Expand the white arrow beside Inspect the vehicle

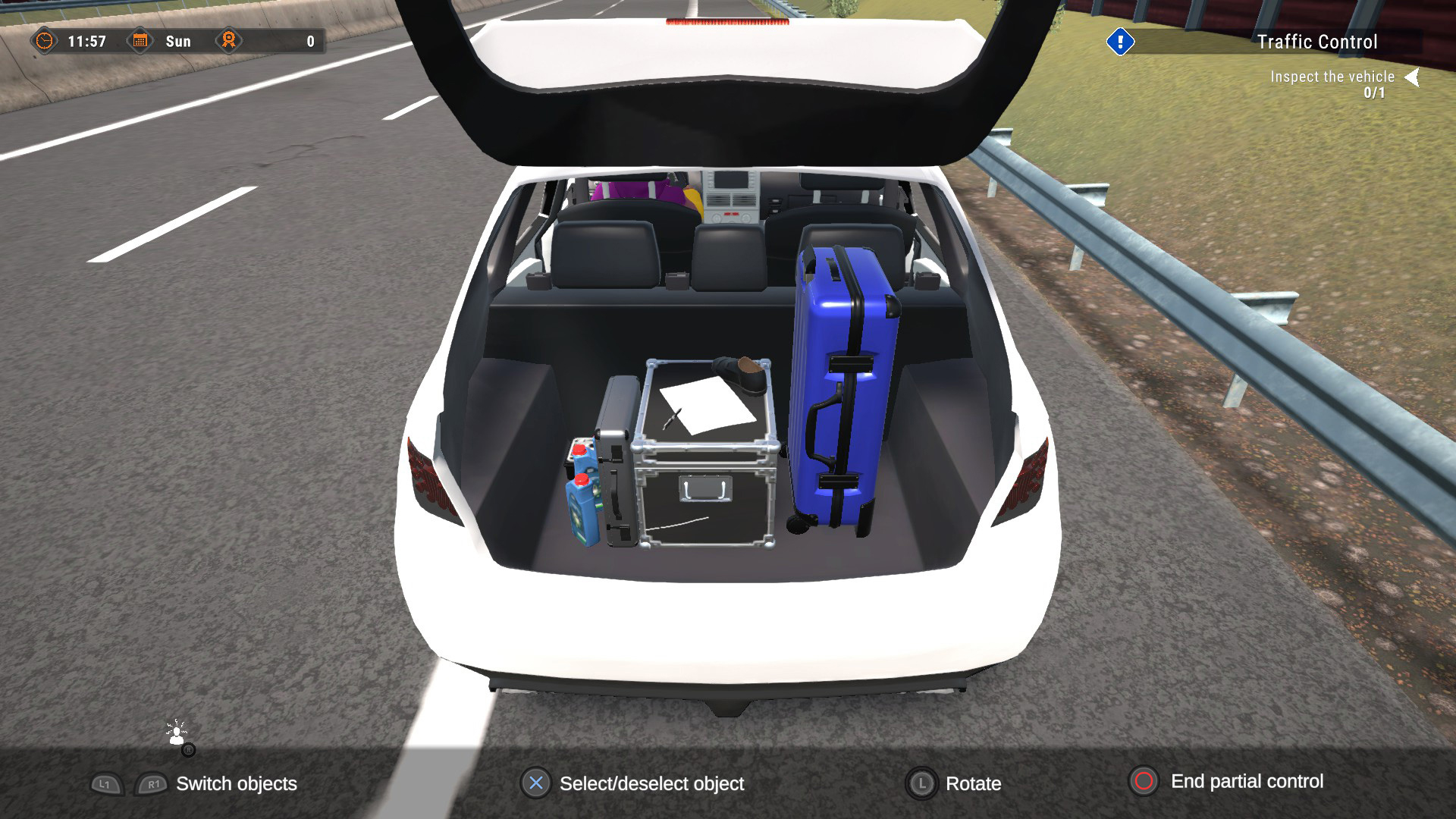(x=1412, y=76)
